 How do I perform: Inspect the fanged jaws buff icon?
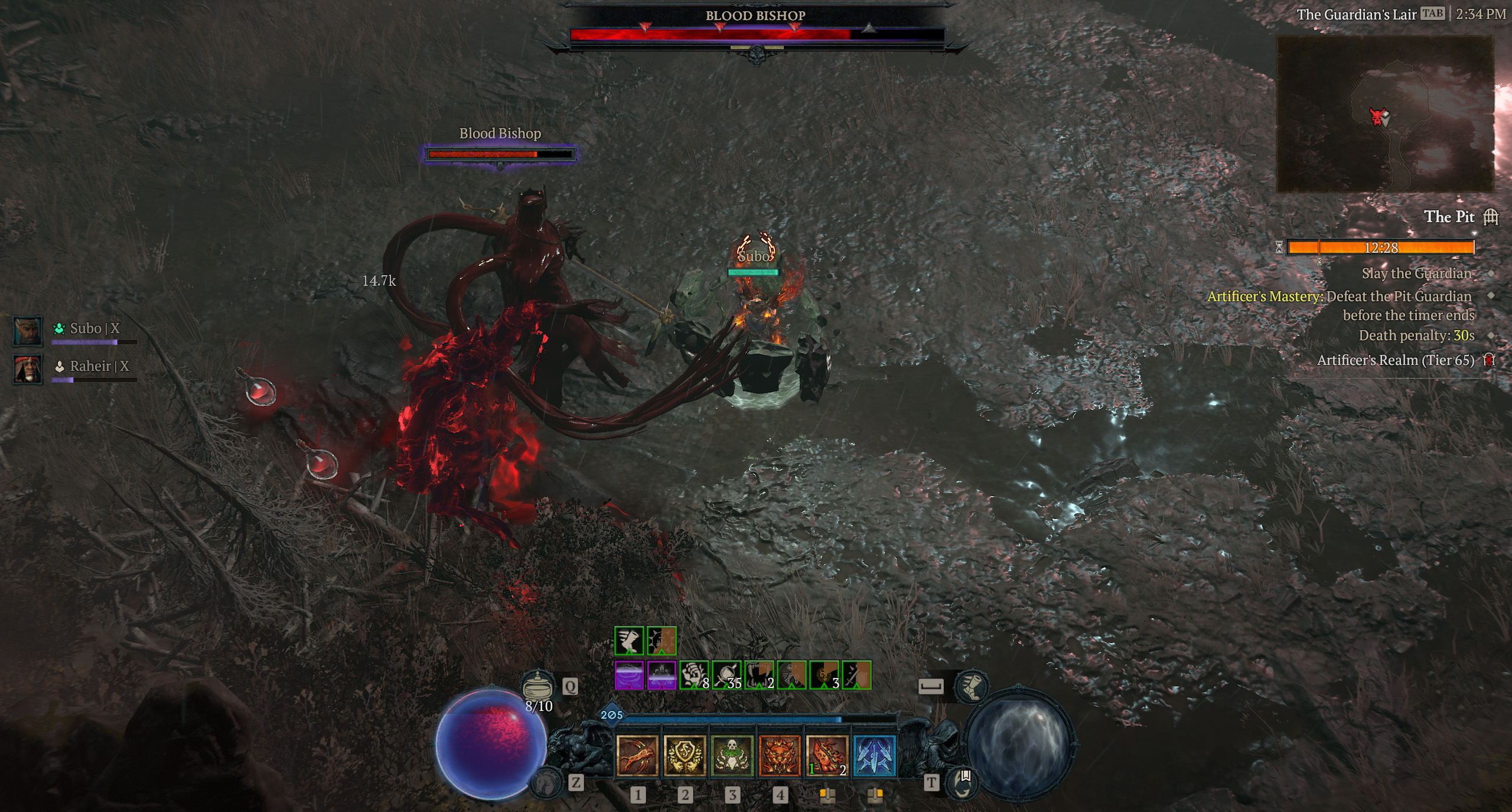759,675
